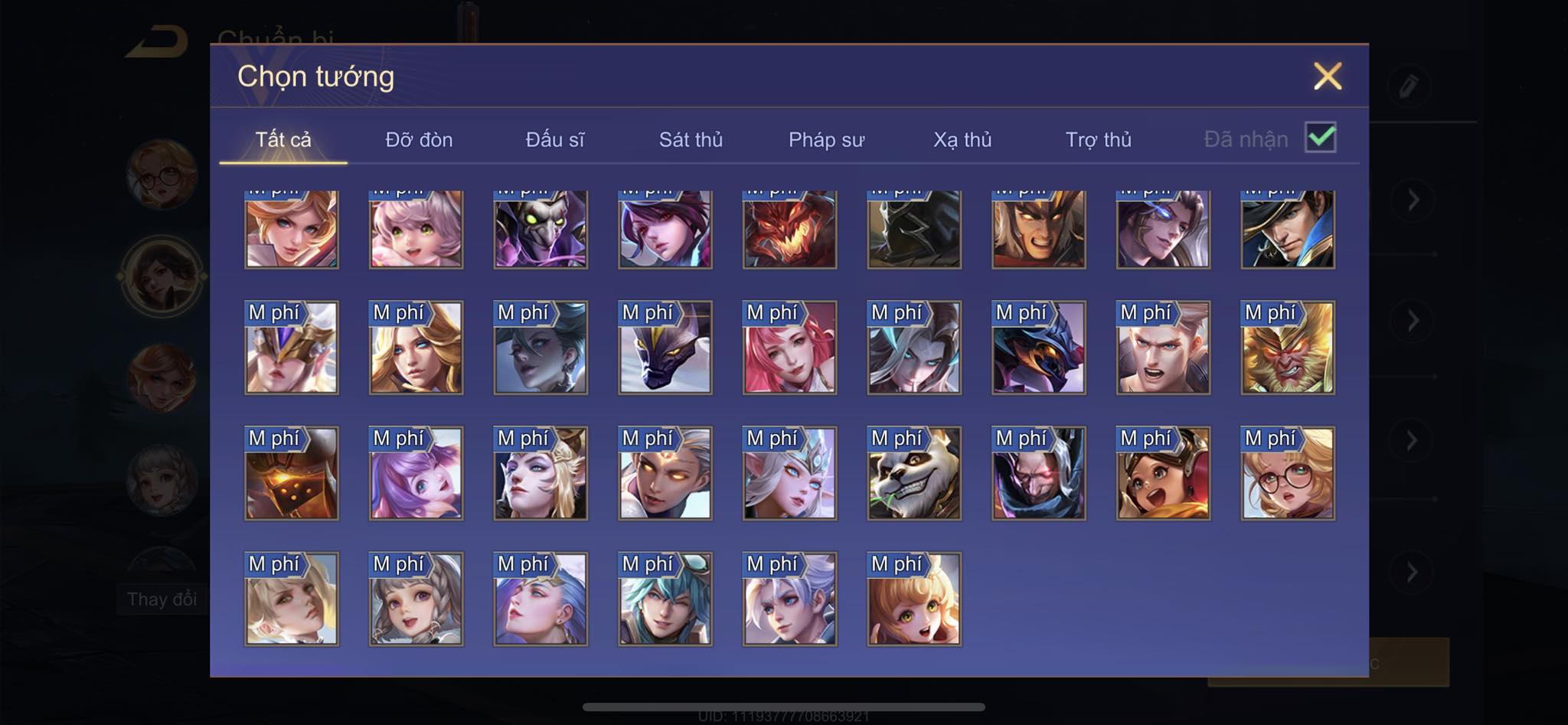Show the Sát thủ heroes tab
Viewport: 1568px width, 725px height.
[x=691, y=139]
